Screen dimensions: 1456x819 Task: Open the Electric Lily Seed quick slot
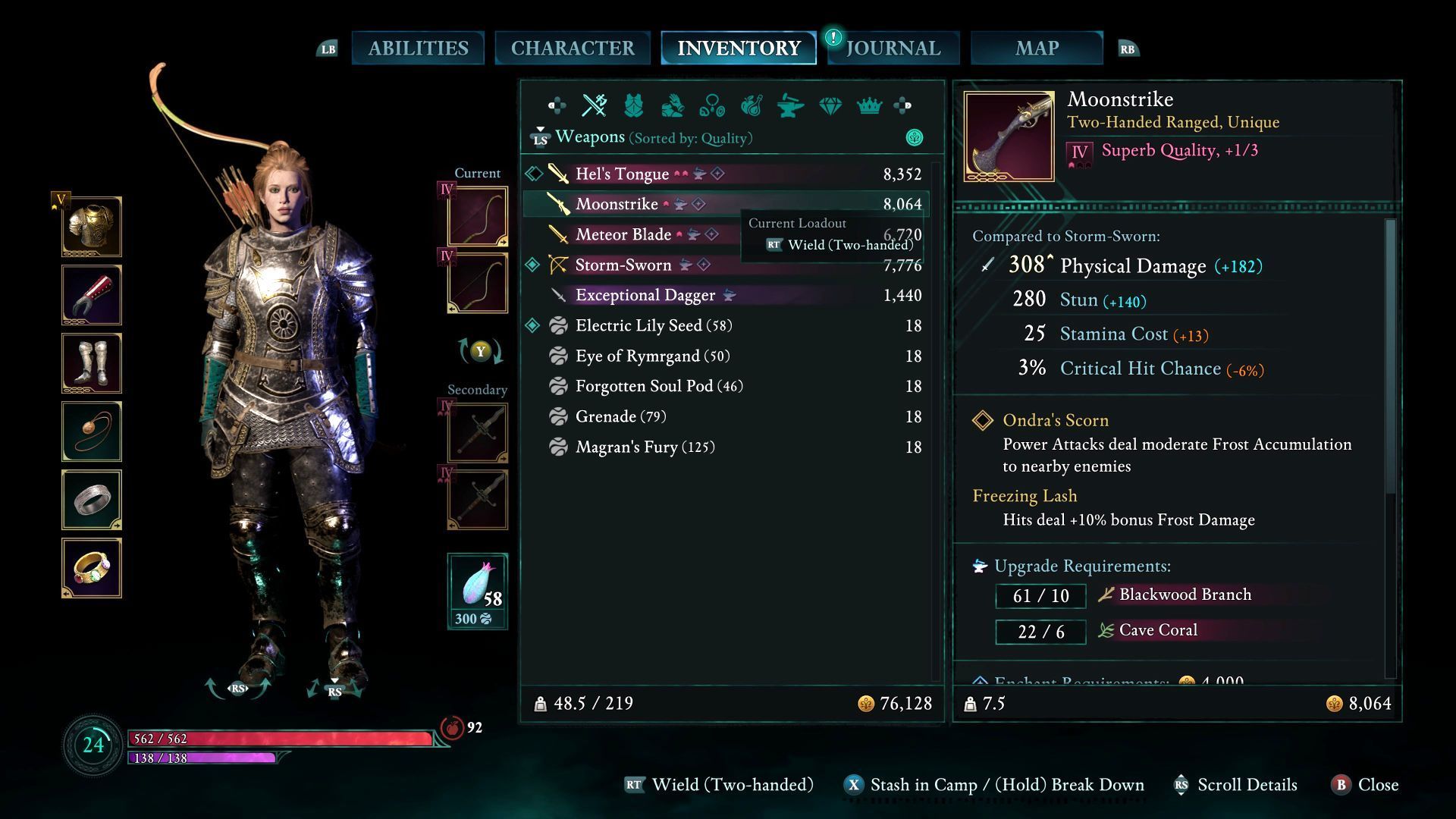coord(478,591)
